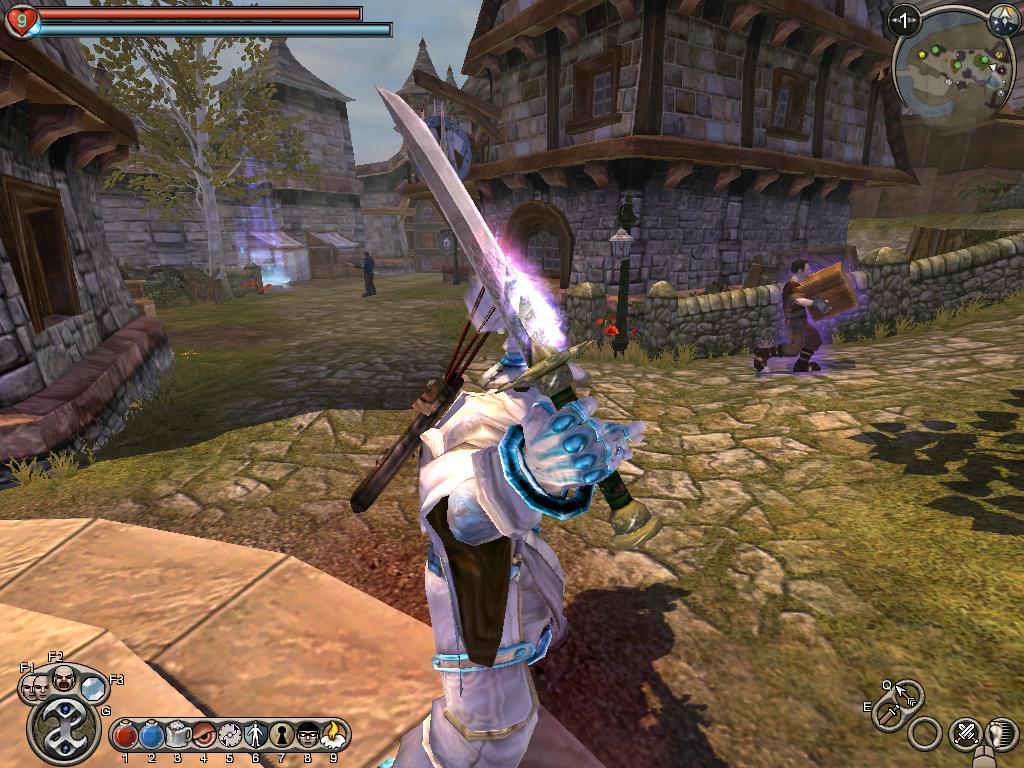
Task: Choose the beer tankard quick slot
Action: [177, 735]
